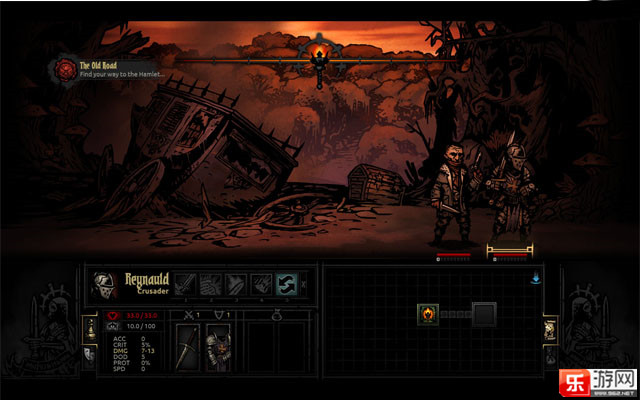The width and height of the screenshot is (640, 400).
Task: Switch to the map scroll tab
Action: 550,329
